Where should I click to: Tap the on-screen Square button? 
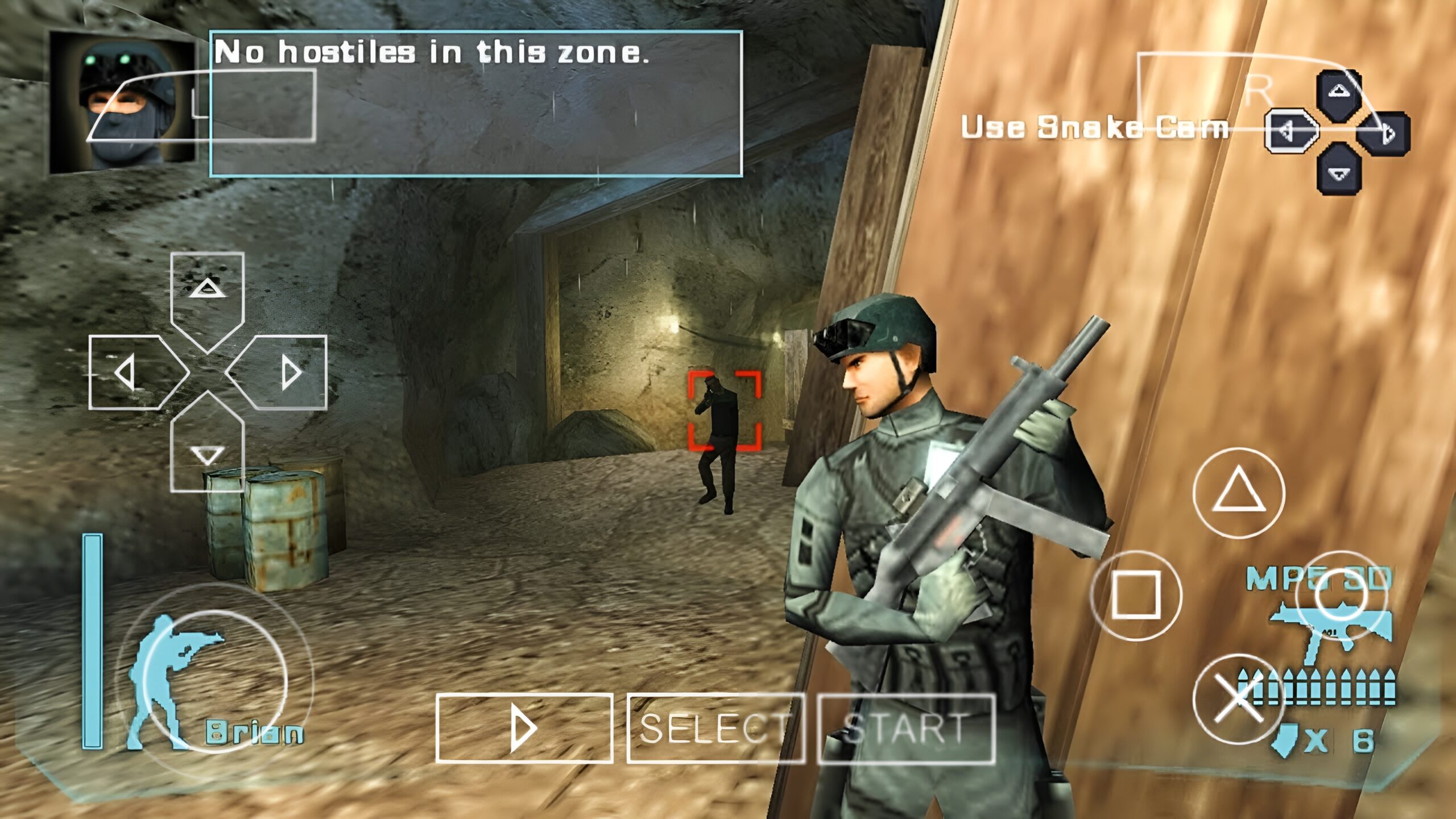pos(1136,595)
